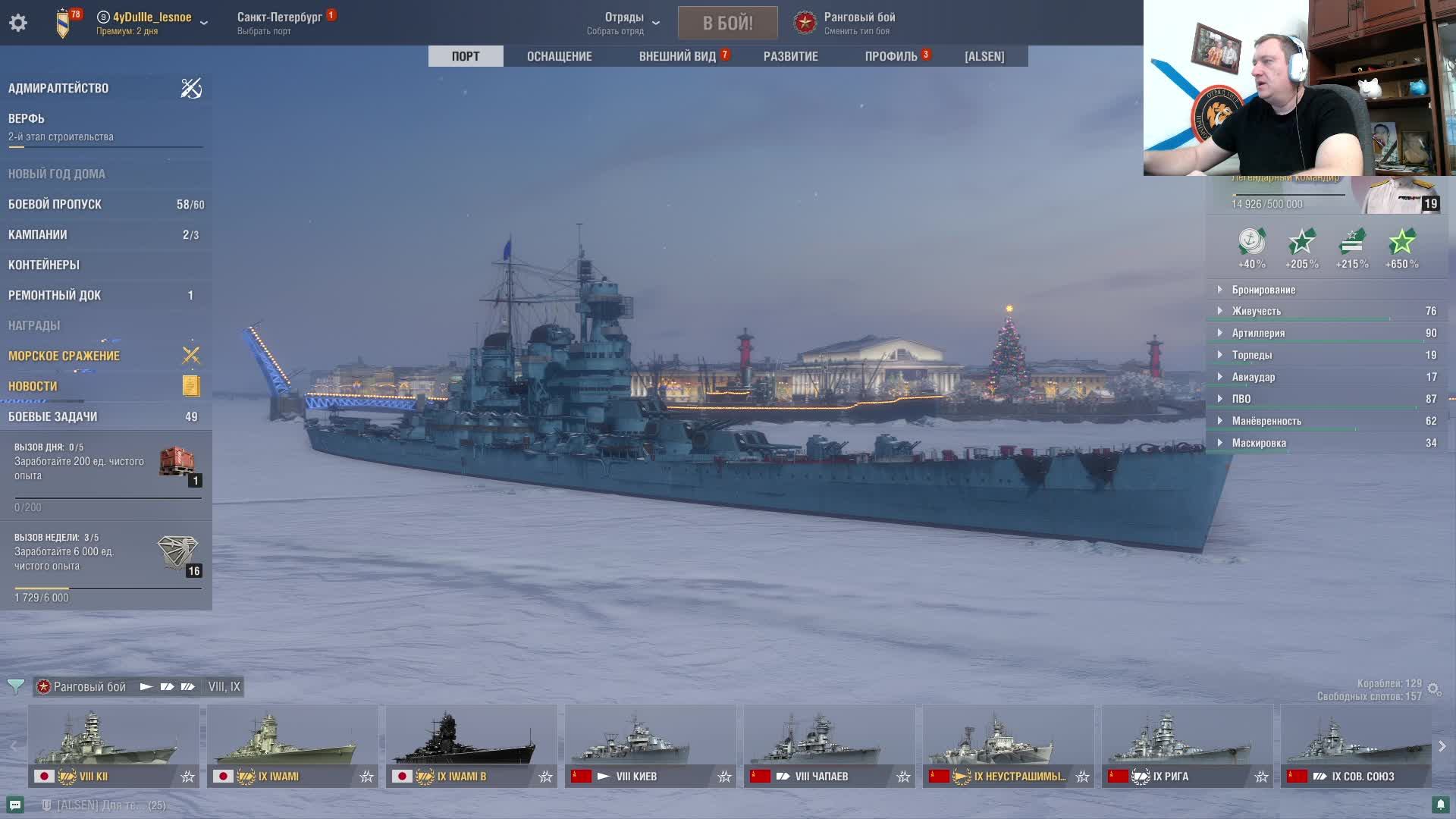Open the БОЕВЫЕ ЗАДАЧИ list
The width and height of the screenshot is (1456, 819).
[x=53, y=416]
